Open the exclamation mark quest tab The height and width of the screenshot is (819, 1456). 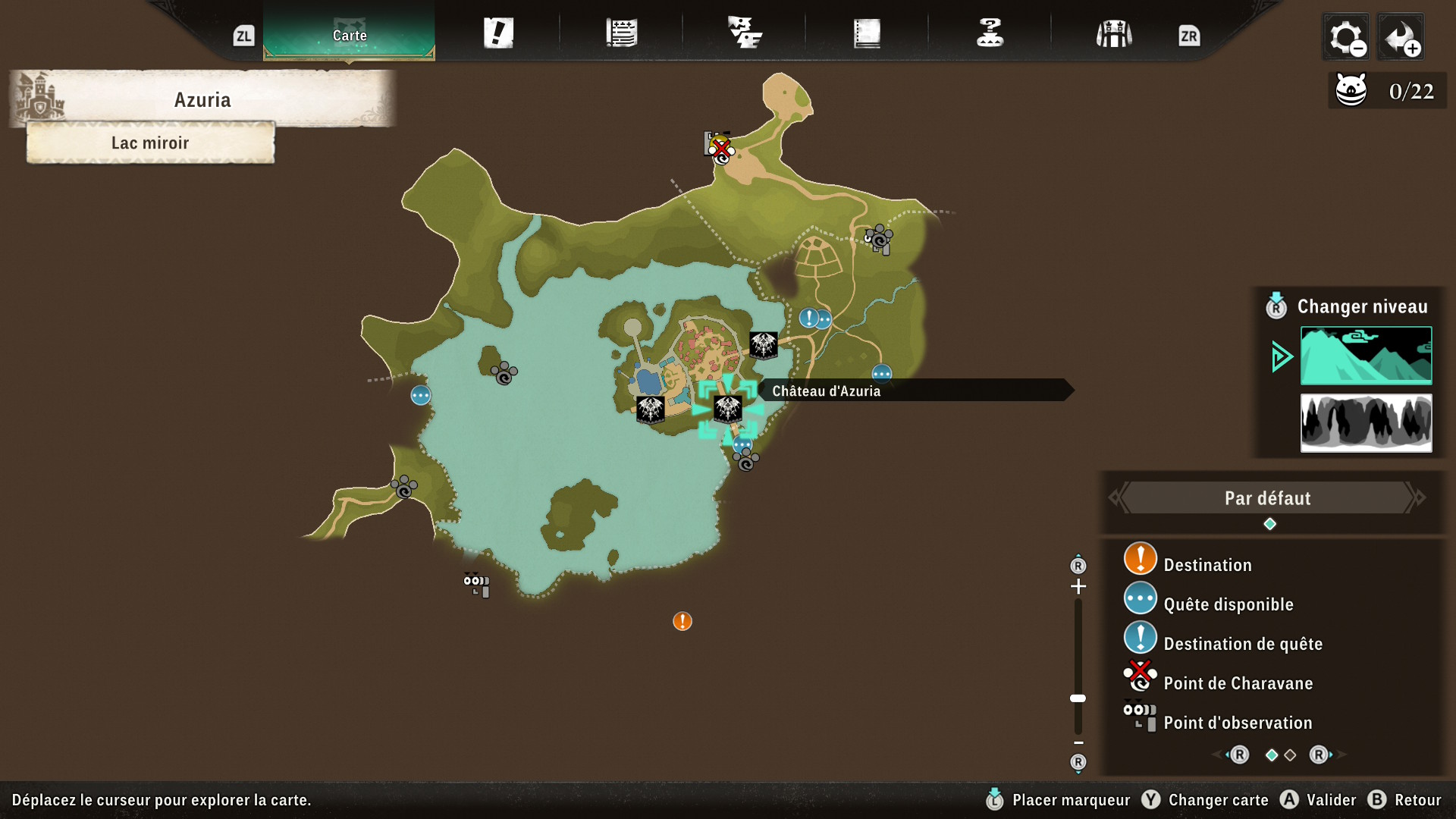coord(498,34)
